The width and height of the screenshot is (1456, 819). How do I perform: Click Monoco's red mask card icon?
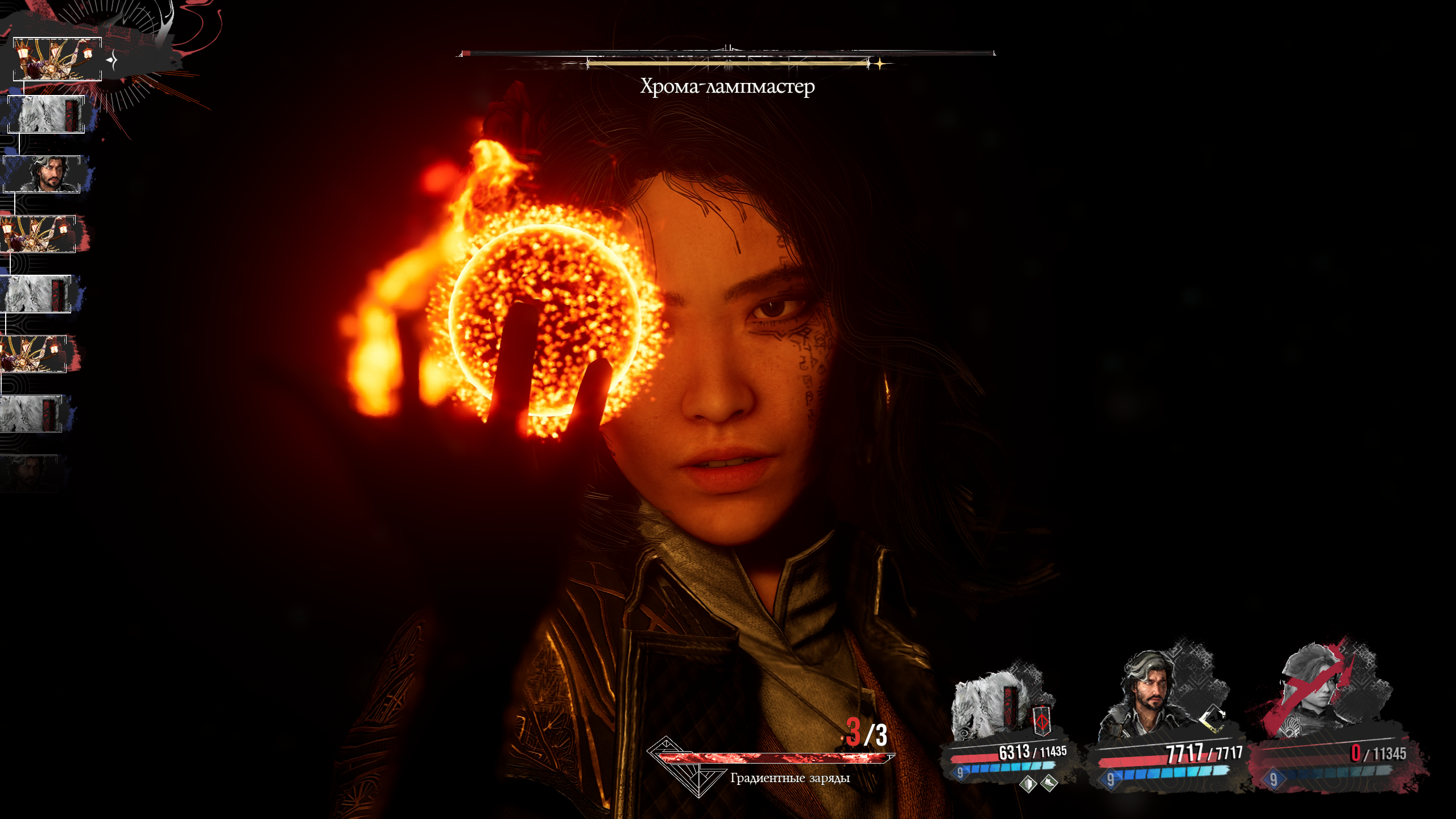[1041, 722]
